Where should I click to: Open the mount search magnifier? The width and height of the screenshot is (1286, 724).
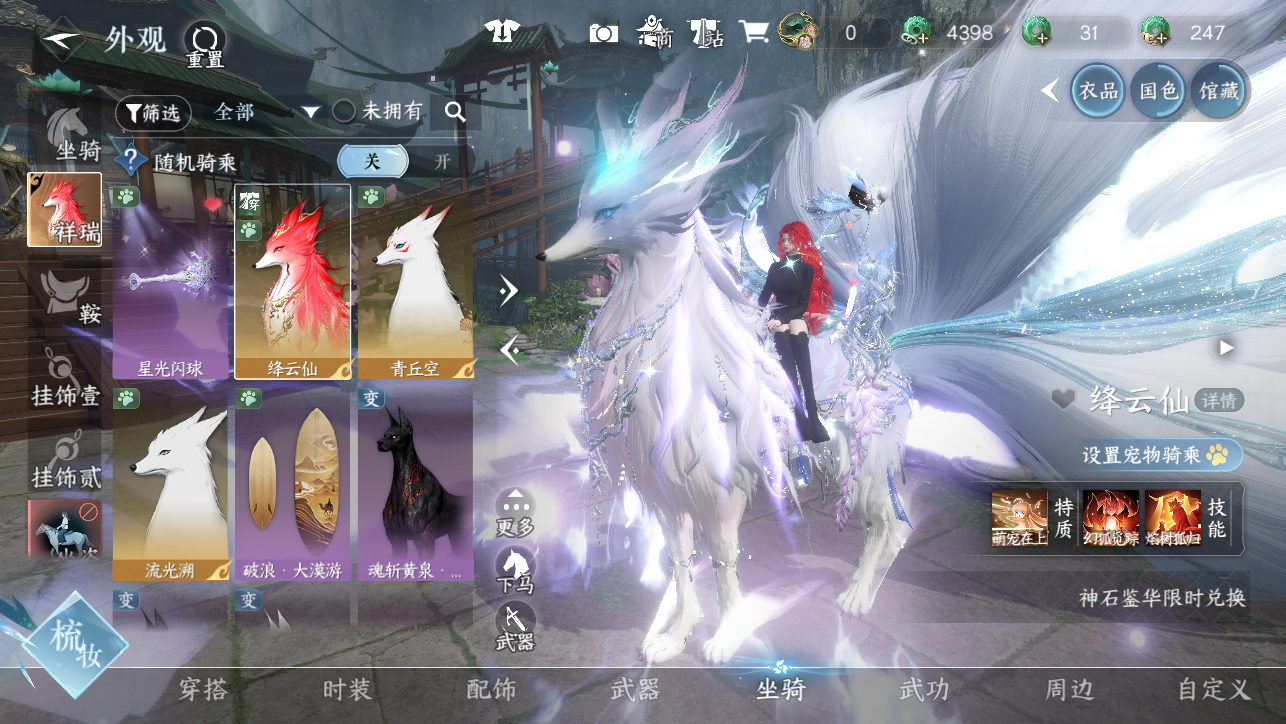coord(455,112)
